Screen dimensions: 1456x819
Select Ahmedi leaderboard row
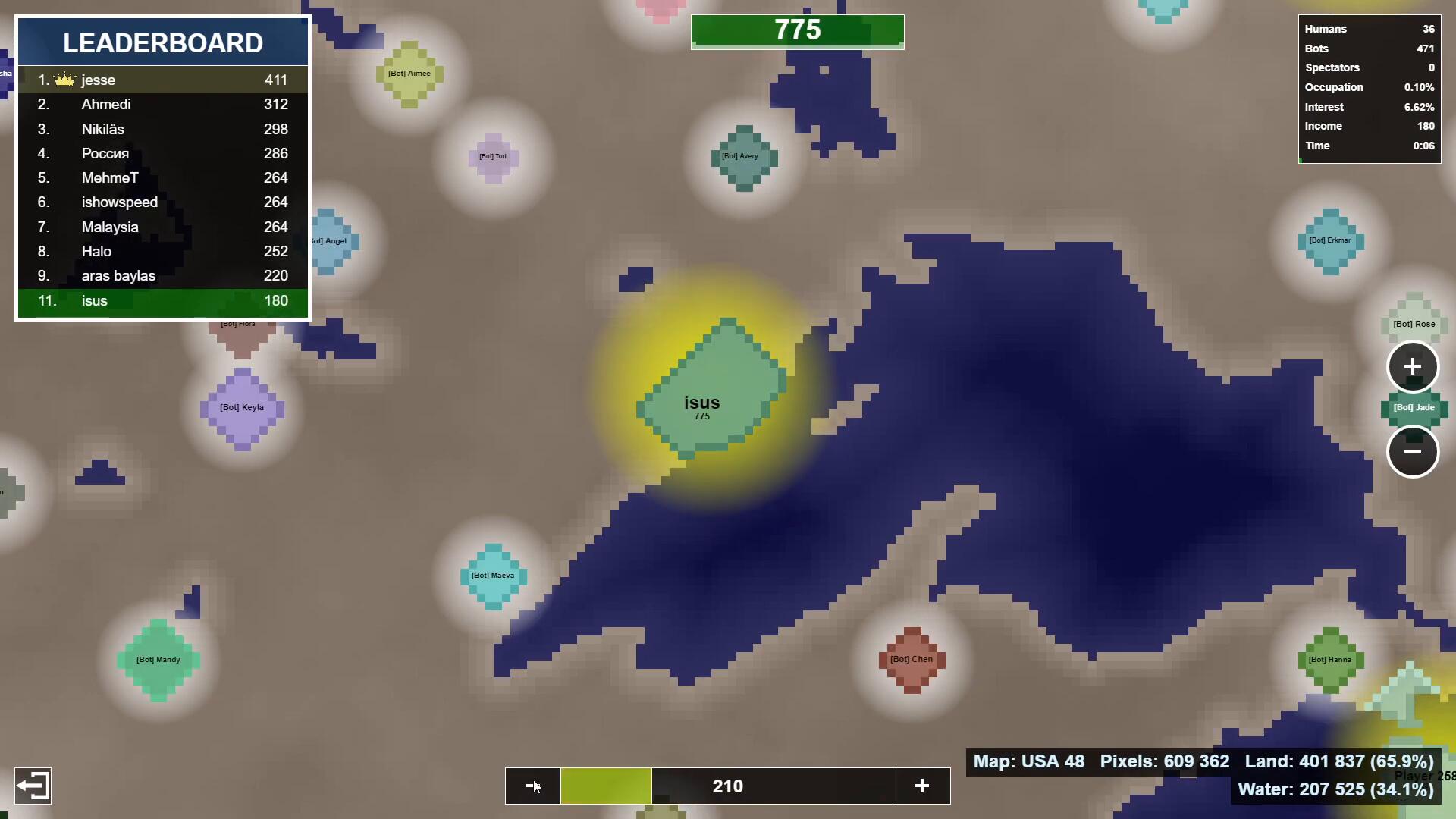point(162,105)
